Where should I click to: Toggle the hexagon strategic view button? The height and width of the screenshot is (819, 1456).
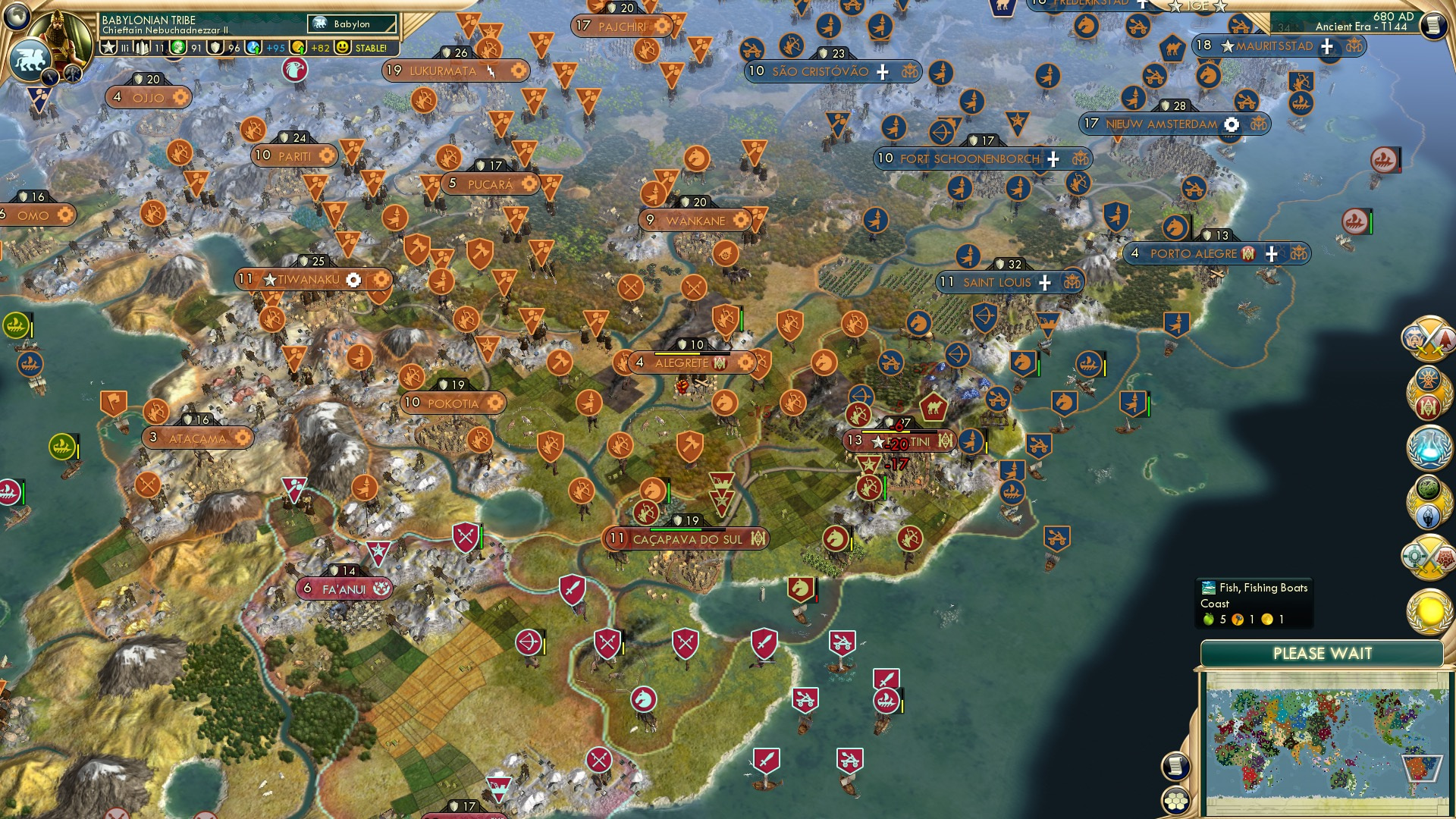1175,801
